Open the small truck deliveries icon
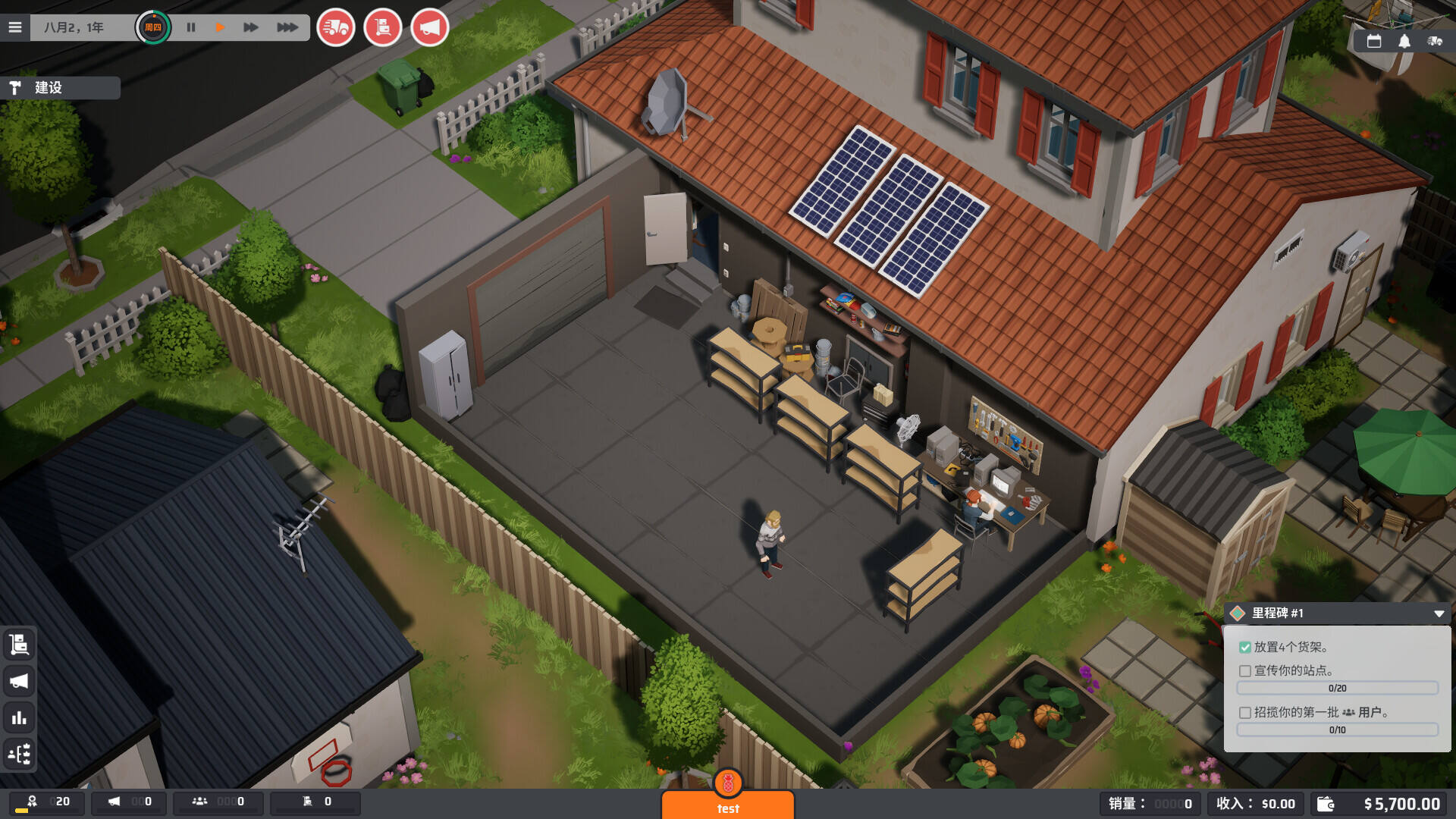This screenshot has height=819, width=1456. 1435,42
